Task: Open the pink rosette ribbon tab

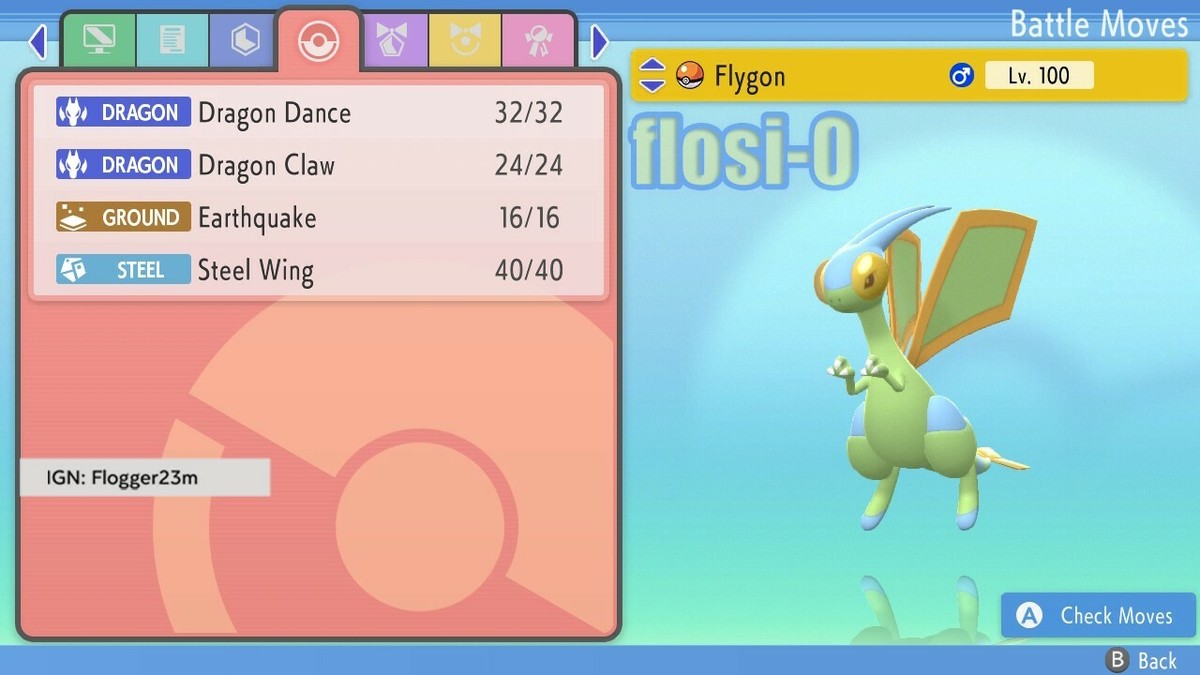Action: coord(537,41)
